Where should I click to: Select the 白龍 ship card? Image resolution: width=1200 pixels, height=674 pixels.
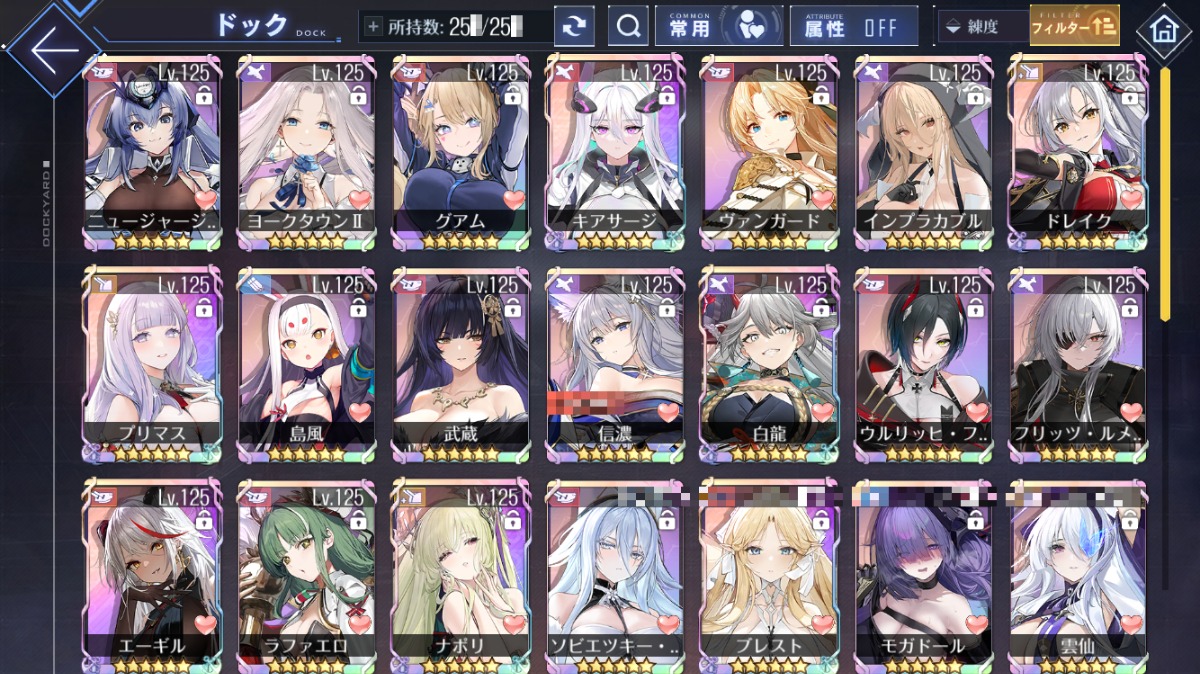769,365
